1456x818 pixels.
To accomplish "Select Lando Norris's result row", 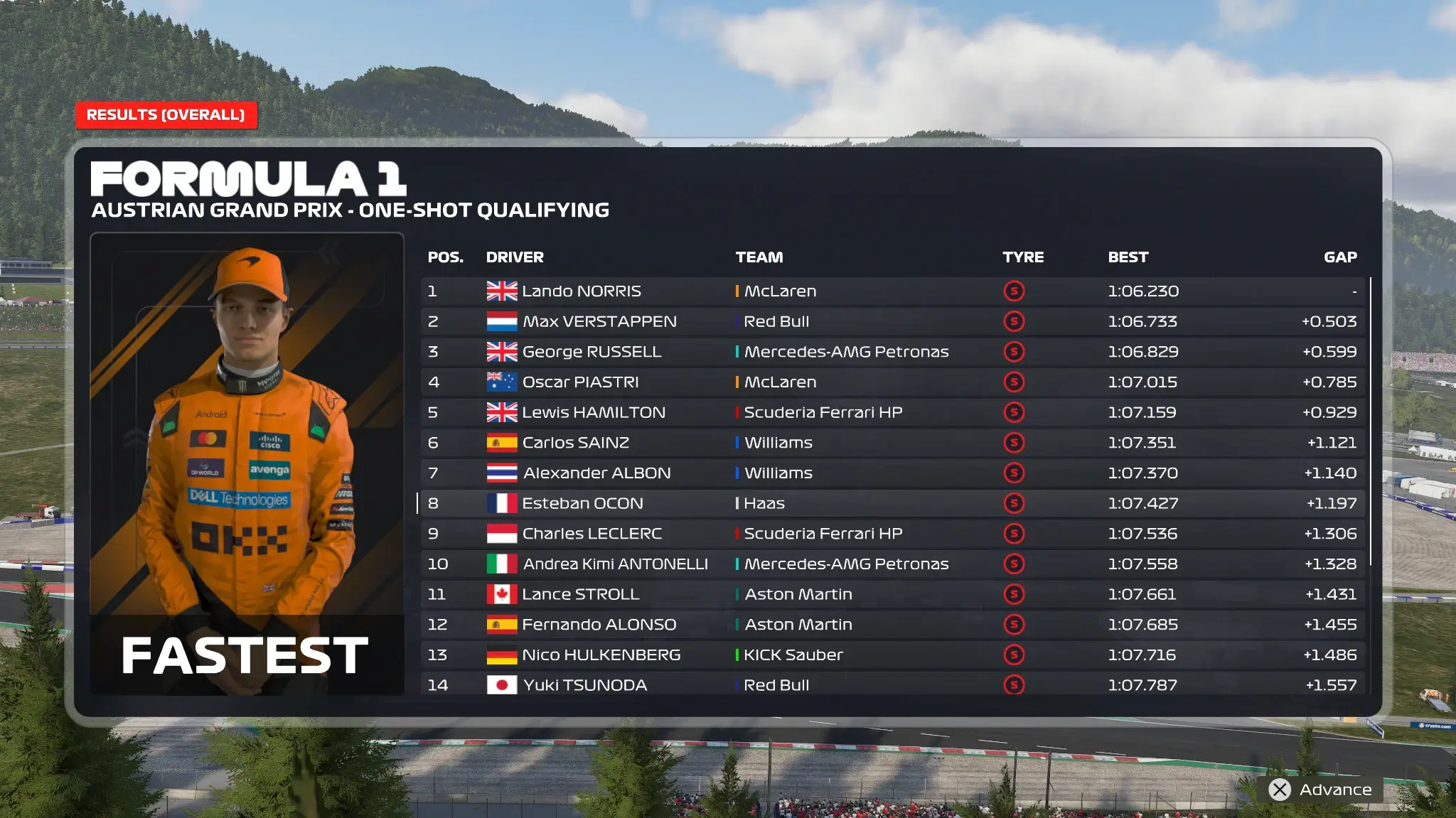I will [x=892, y=291].
